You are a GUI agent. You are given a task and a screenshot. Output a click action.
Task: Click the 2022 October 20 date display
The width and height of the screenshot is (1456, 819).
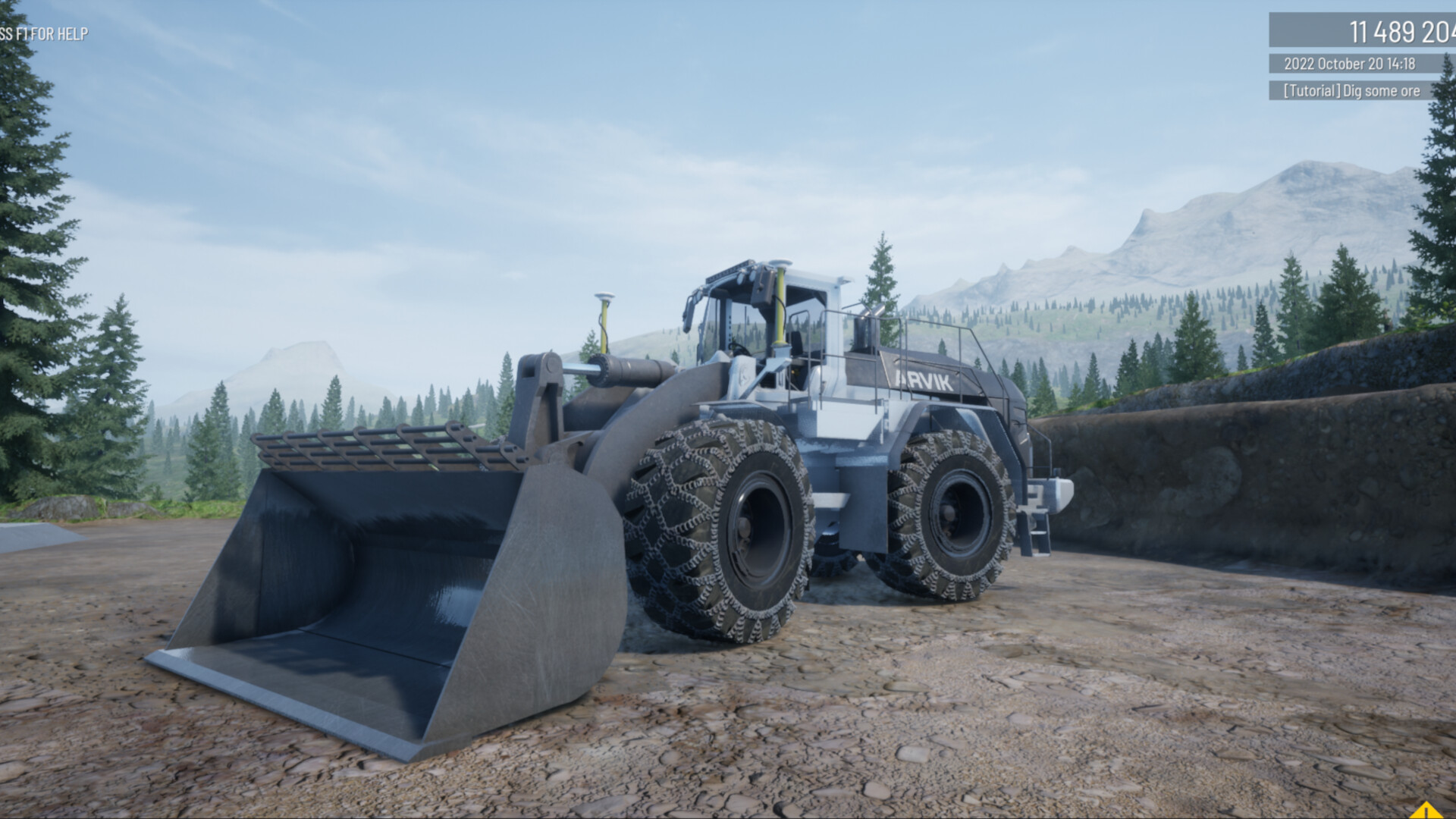click(x=1335, y=64)
